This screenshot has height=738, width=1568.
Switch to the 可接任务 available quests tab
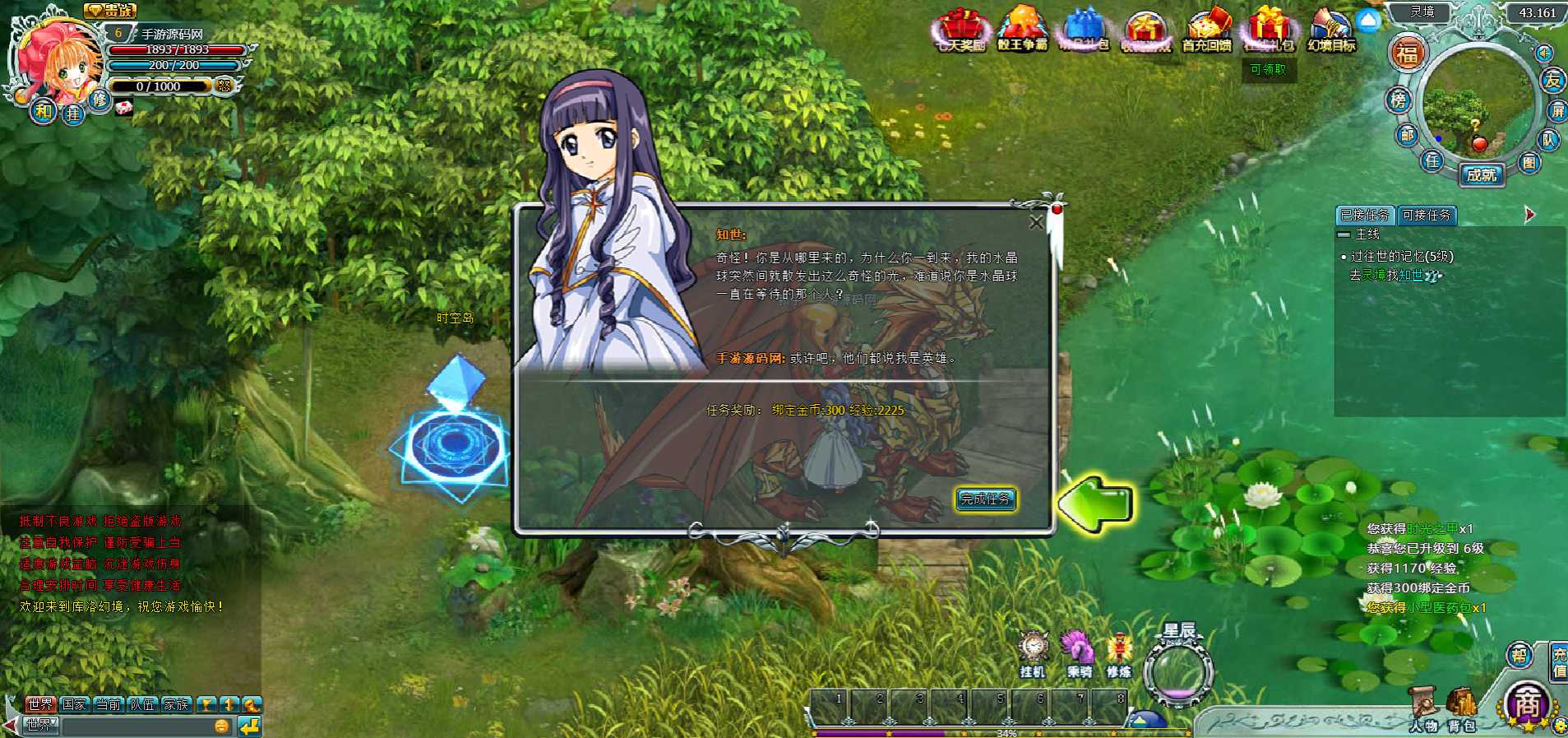pos(1427,216)
